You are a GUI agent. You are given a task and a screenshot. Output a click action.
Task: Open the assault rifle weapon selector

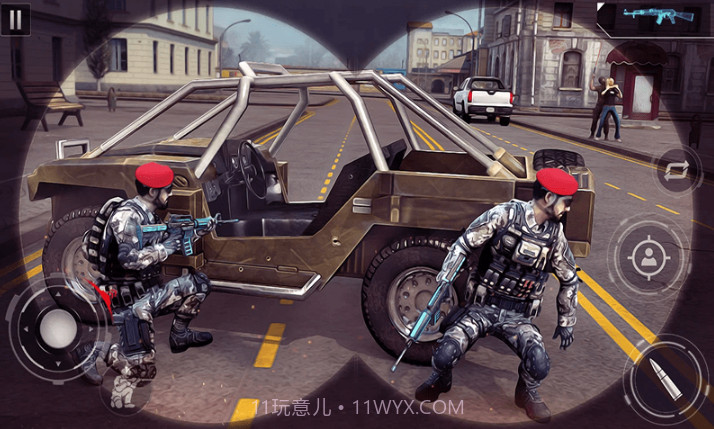(654, 17)
